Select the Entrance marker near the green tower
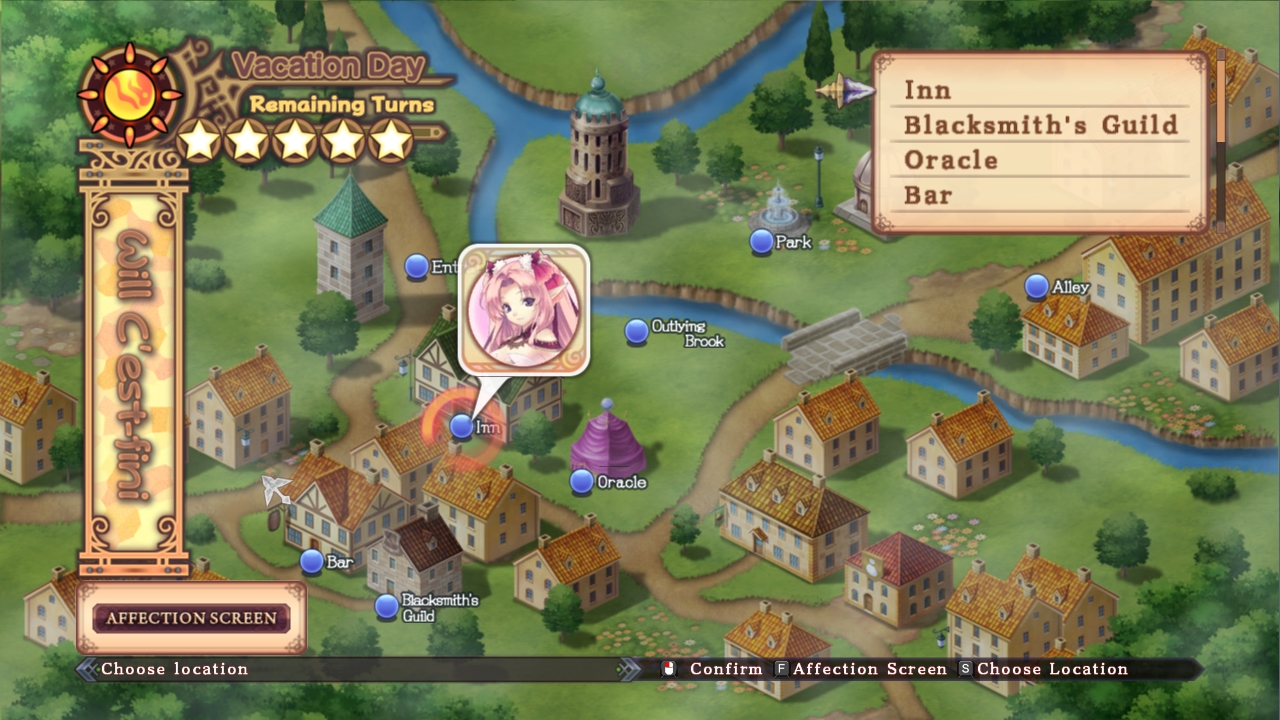Image resolution: width=1280 pixels, height=720 pixels. click(x=417, y=268)
